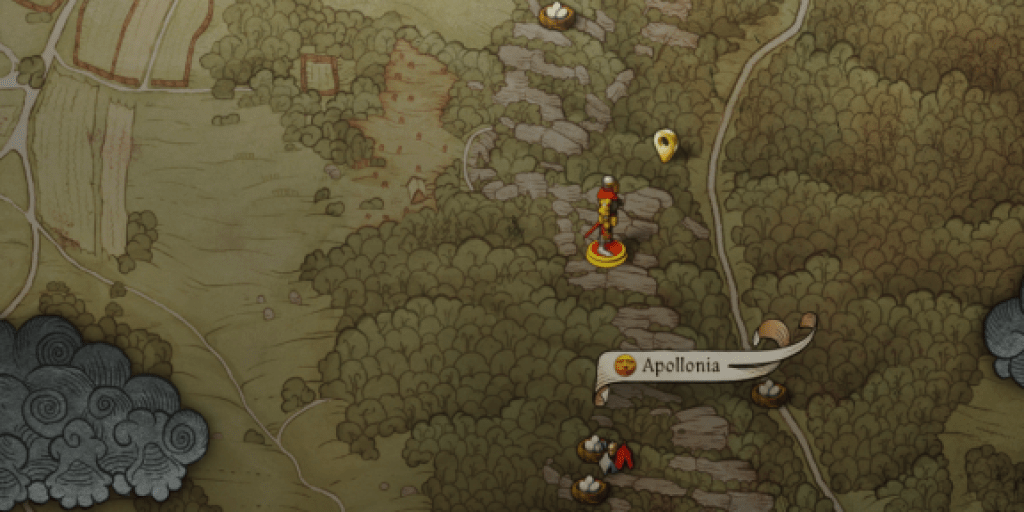
Task: Select the red and blue character marker
Action: [x=622, y=458]
